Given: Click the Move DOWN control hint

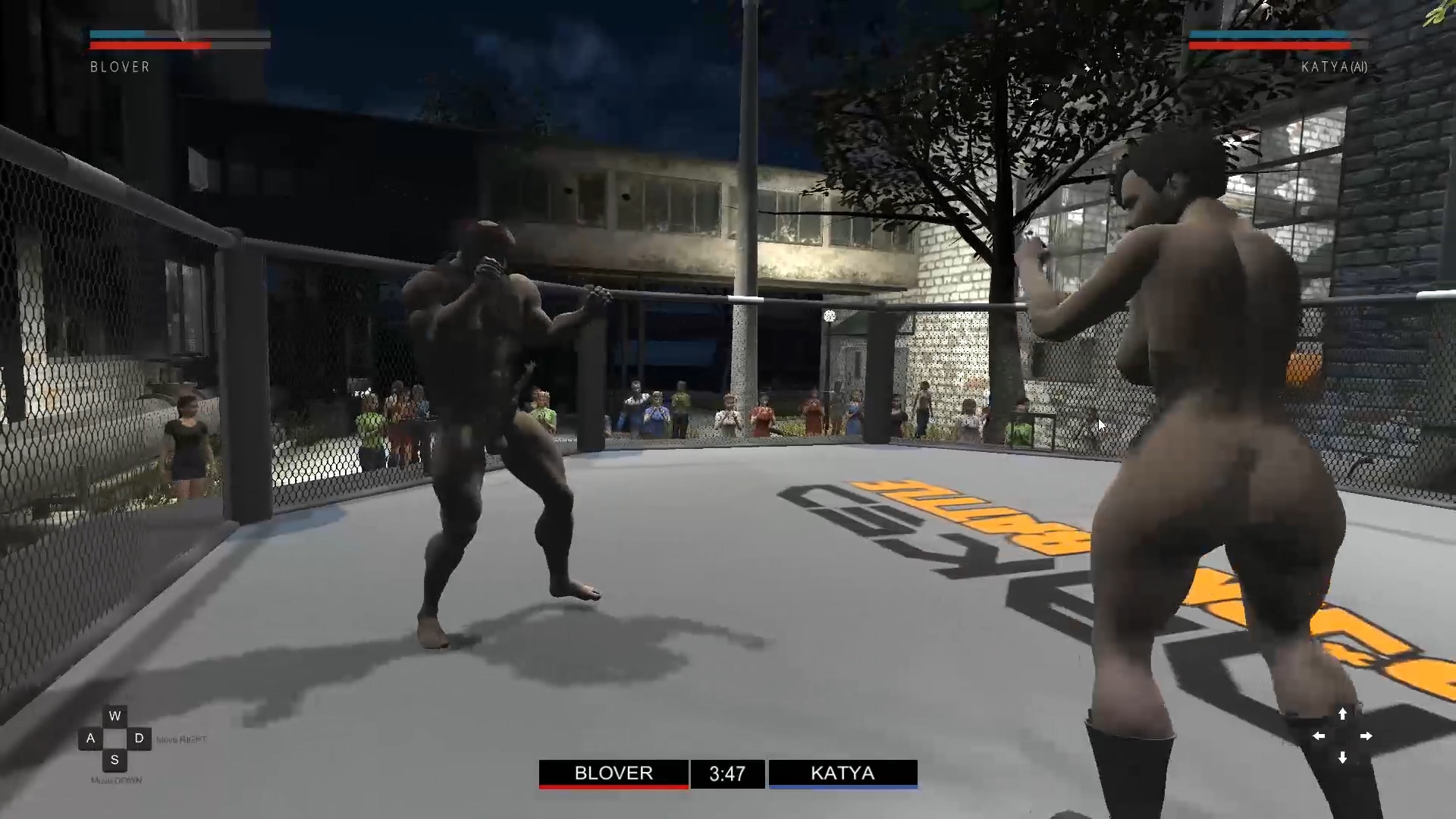Looking at the screenshot, I should (118, 778).
